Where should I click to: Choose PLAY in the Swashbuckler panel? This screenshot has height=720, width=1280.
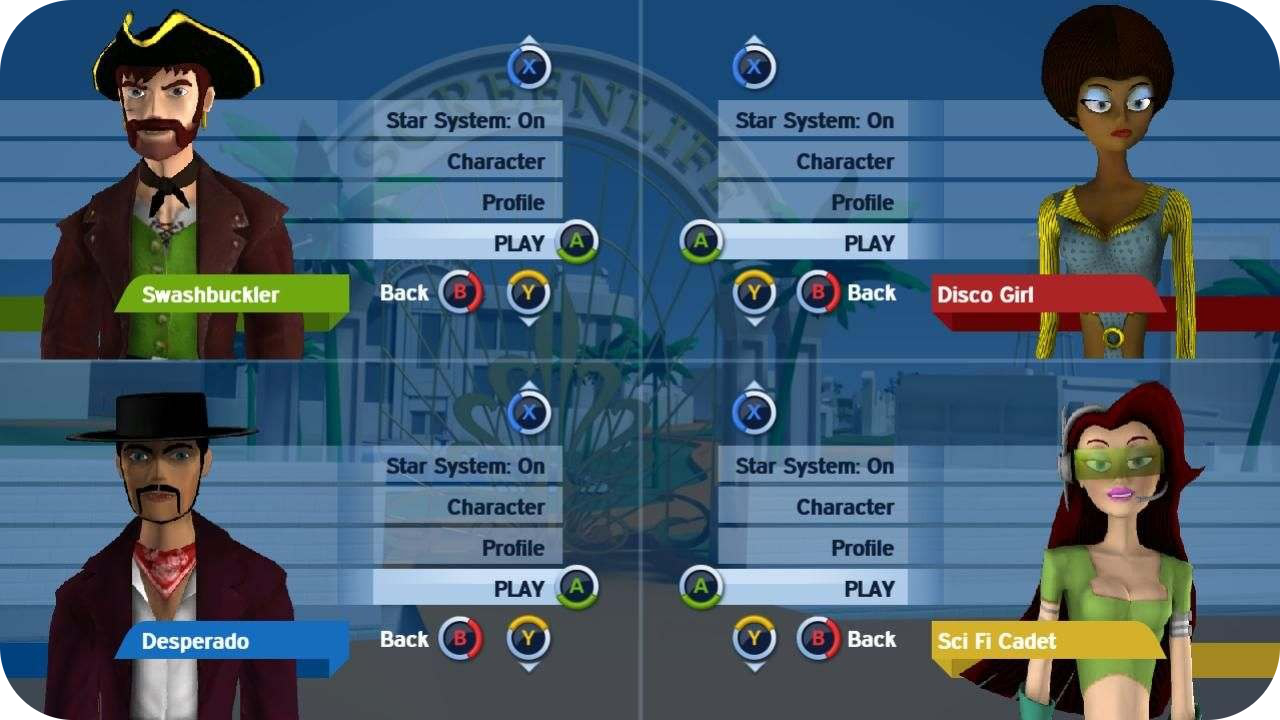click(518, 243)
